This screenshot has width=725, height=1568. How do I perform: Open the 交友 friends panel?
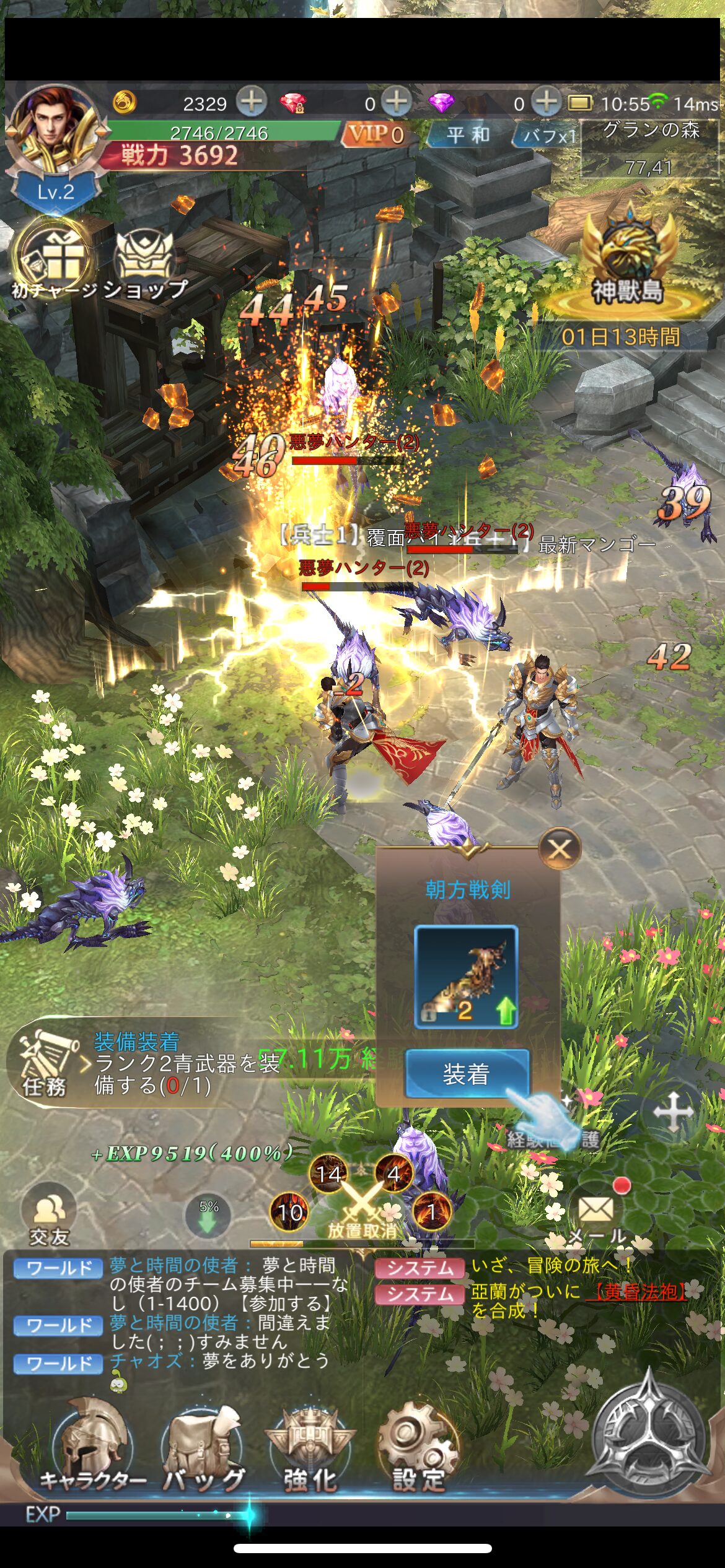[x=48, y=1215]
